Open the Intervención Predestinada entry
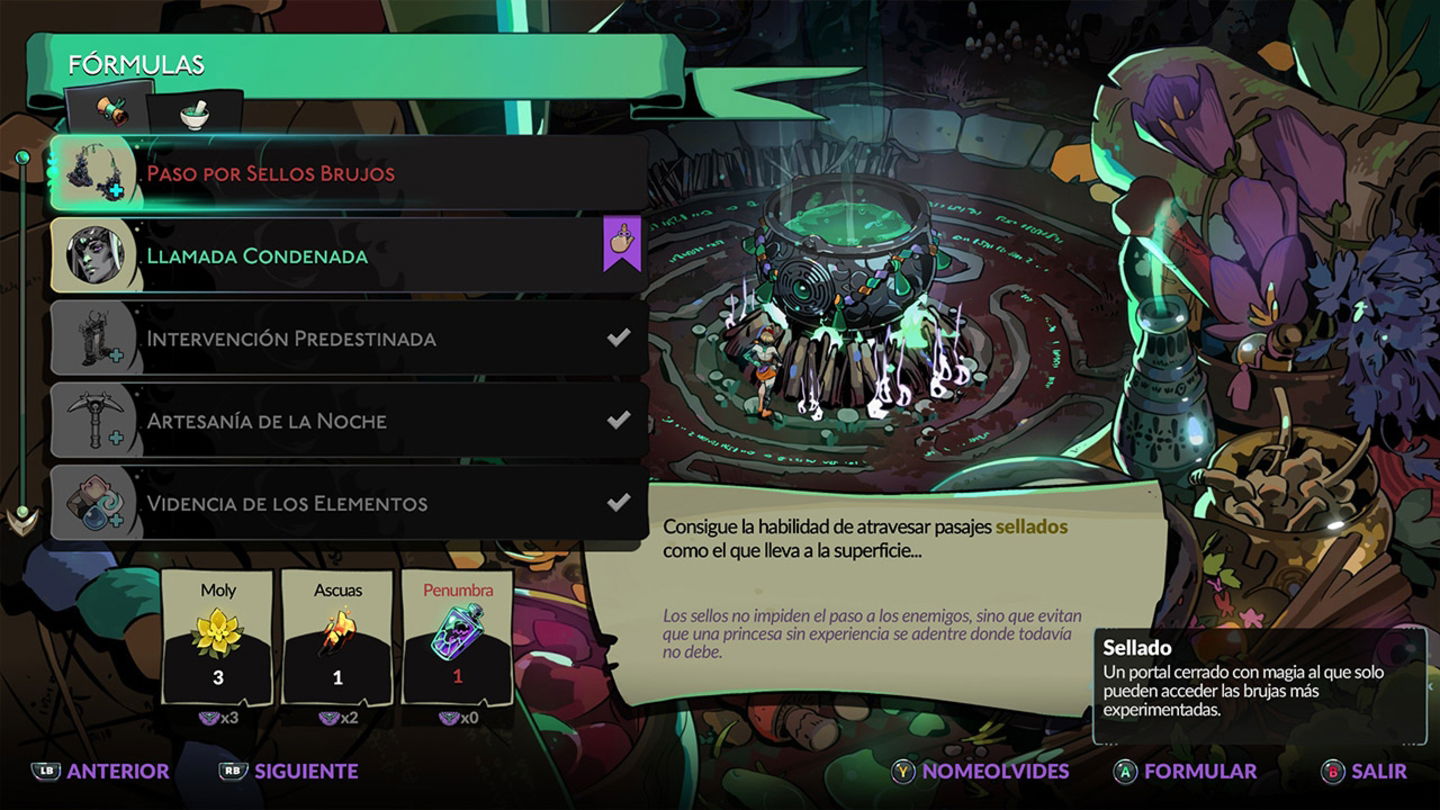1440x810 pixels. click(x=350, y=338)
